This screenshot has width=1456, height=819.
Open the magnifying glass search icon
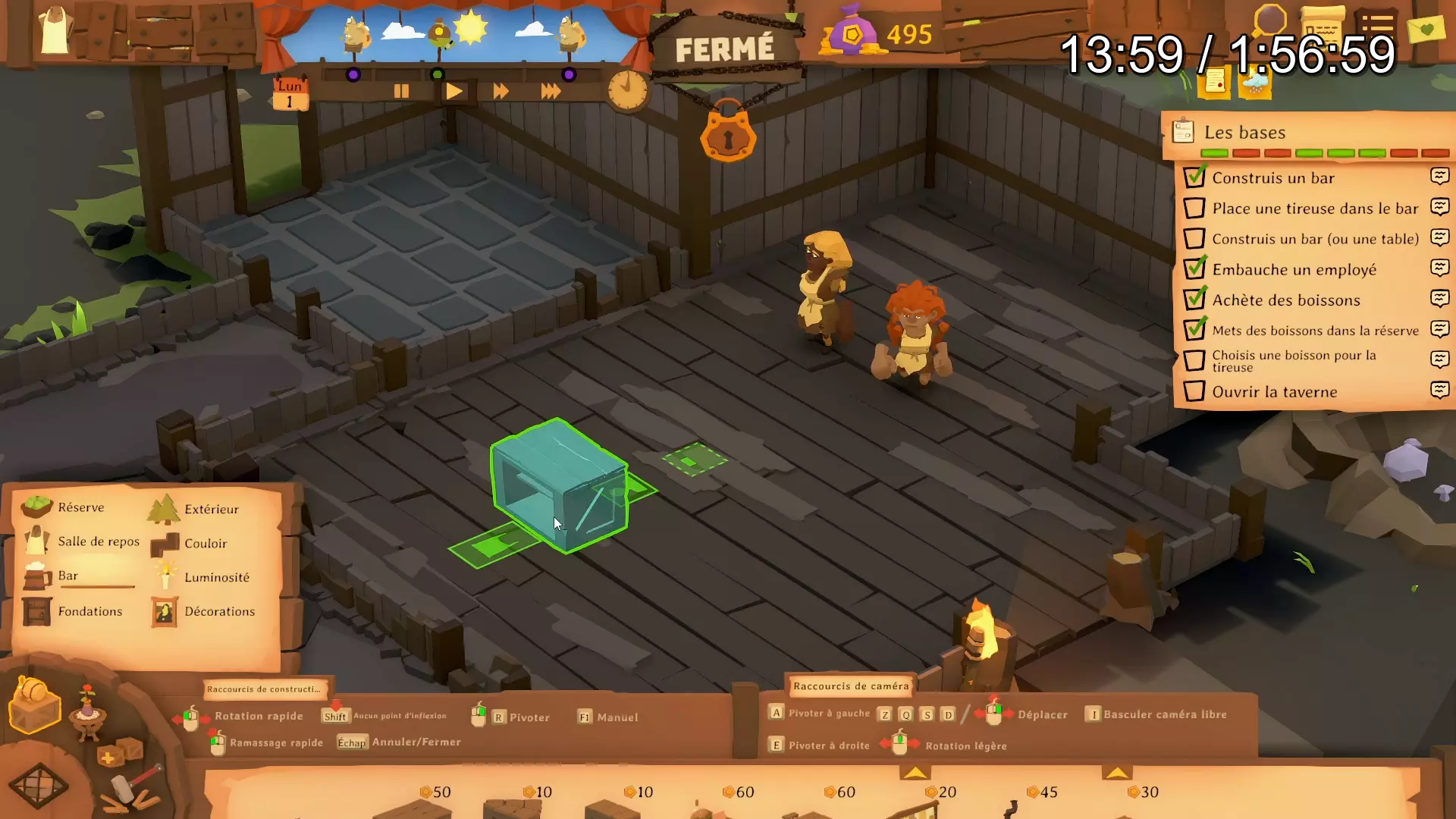tap(1269, 21)
